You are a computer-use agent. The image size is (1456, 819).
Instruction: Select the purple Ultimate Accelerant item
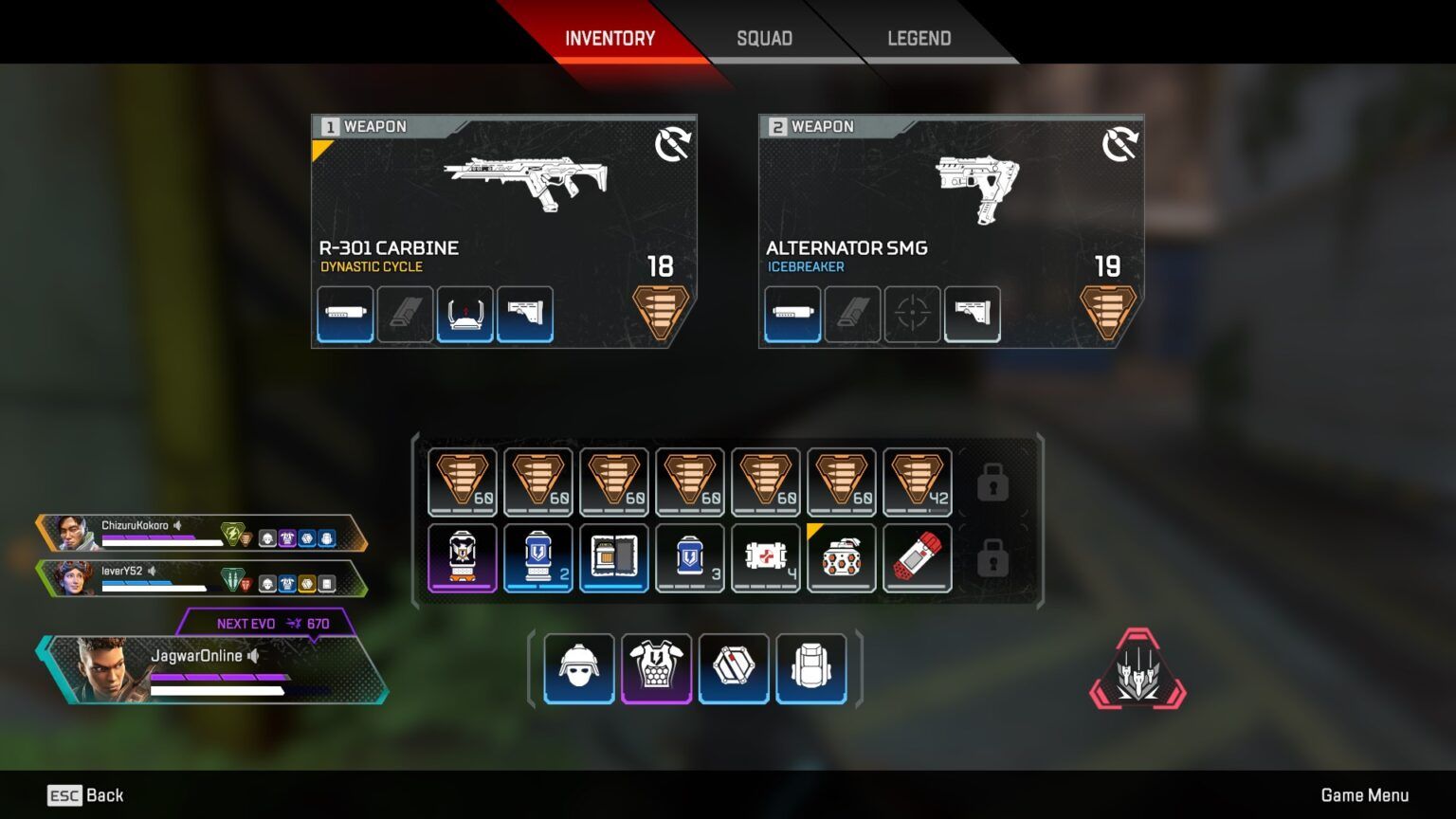click(x=462, y=557)
